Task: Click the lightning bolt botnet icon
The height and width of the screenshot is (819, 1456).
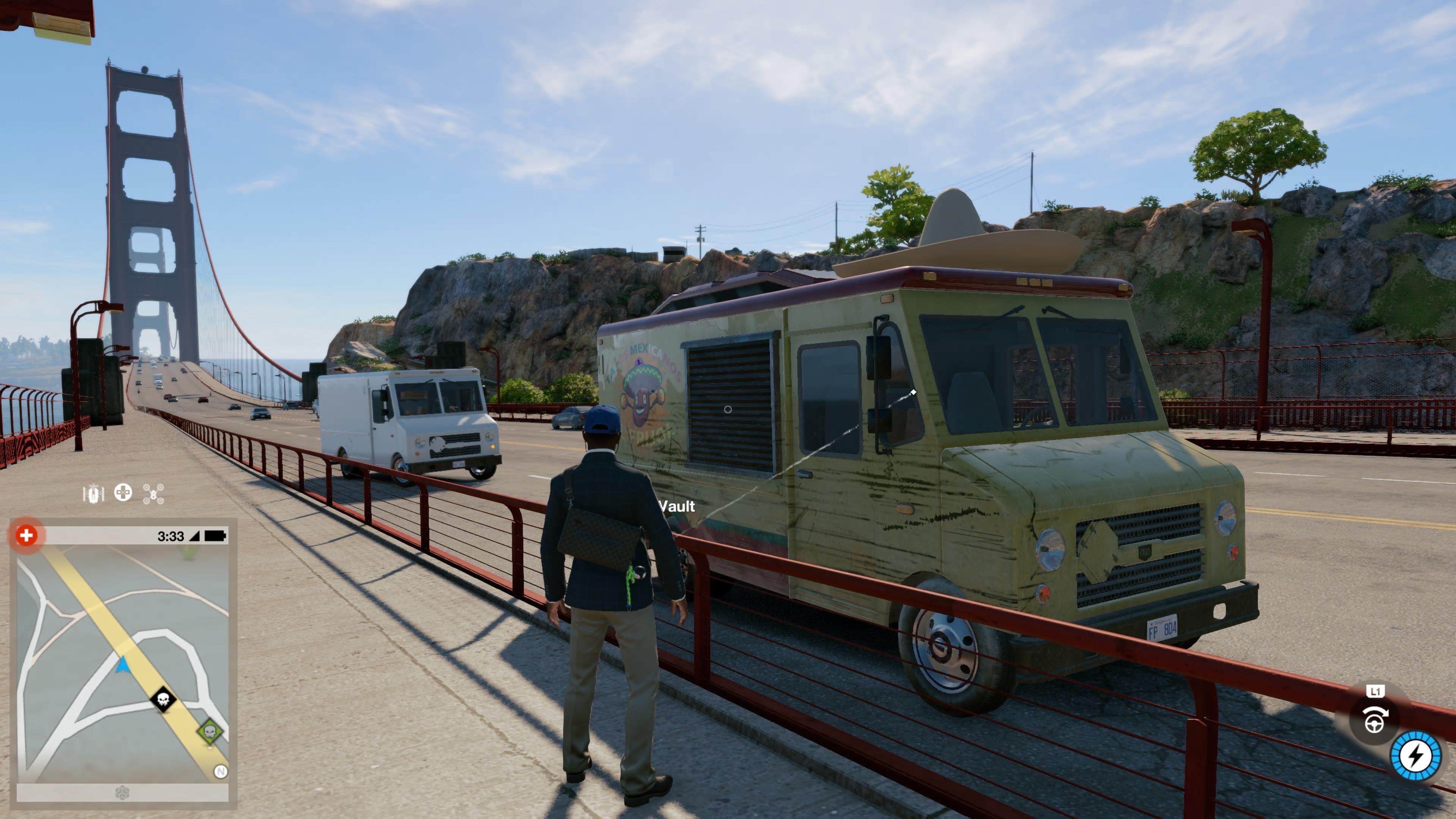Action: pyautogui.click(x=1415, y=756)
